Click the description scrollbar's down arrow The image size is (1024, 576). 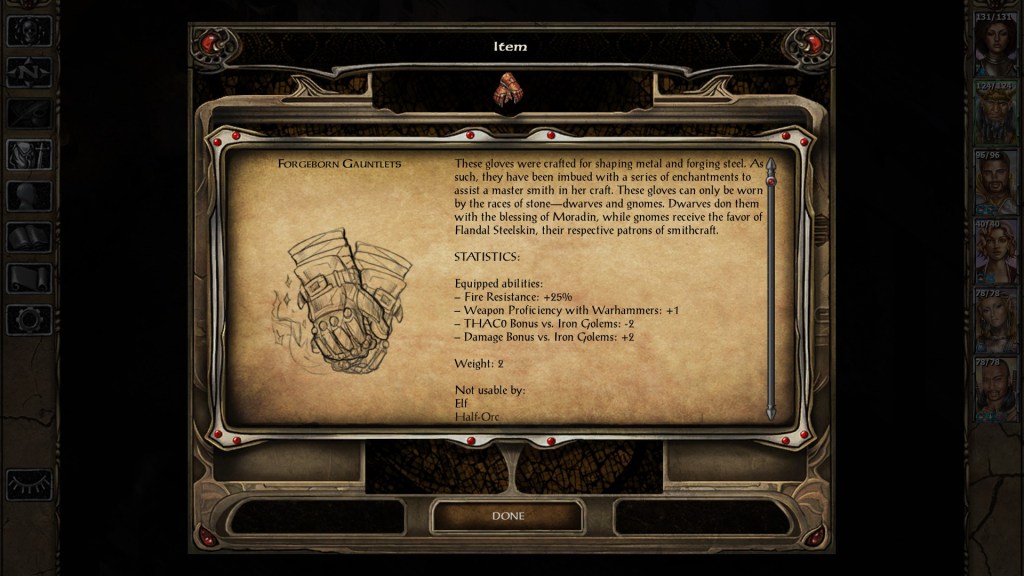coord(771,413)
